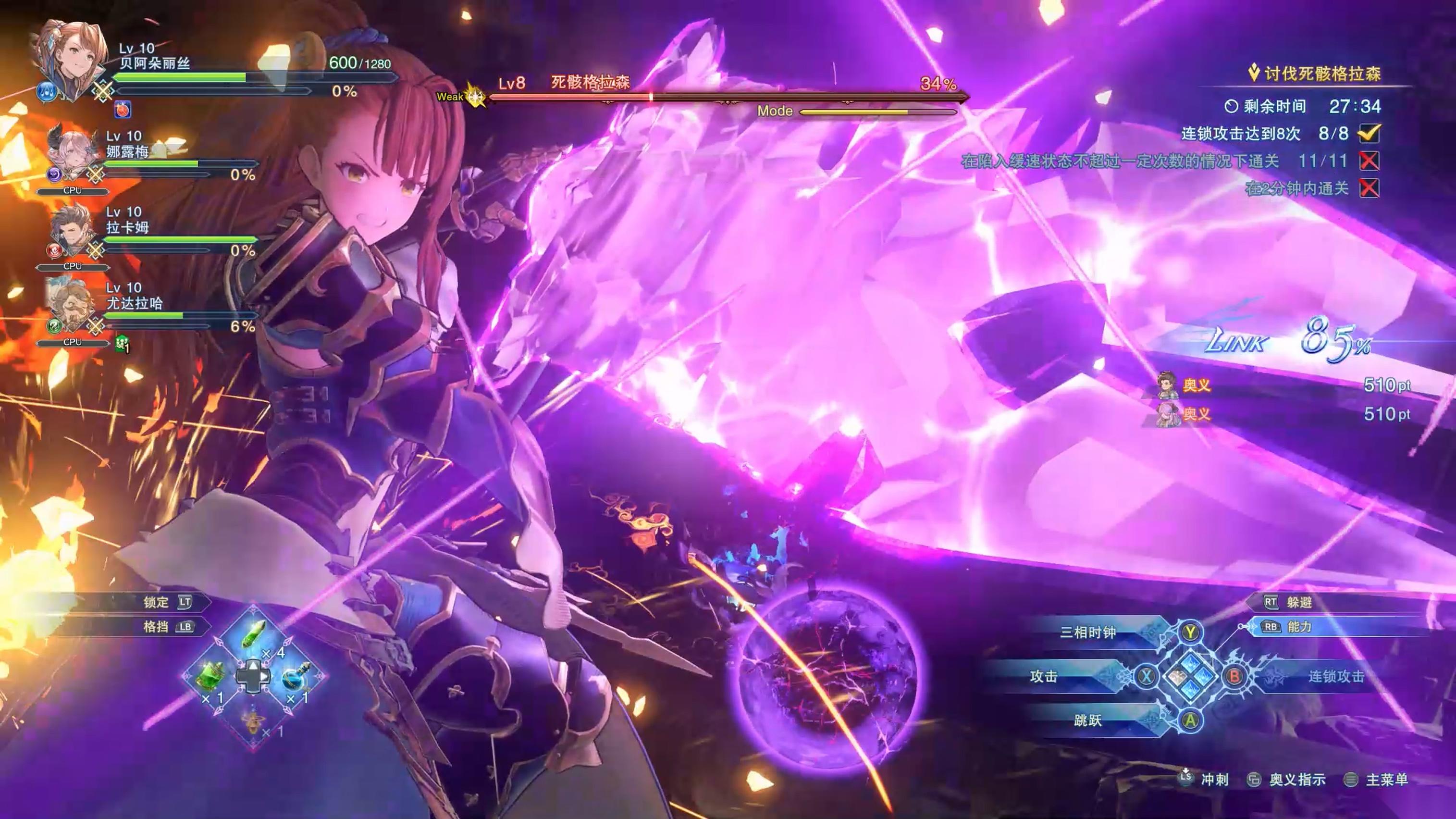1456x819 pixels.
Task: Use the green potion jar item
Action: 211,676
